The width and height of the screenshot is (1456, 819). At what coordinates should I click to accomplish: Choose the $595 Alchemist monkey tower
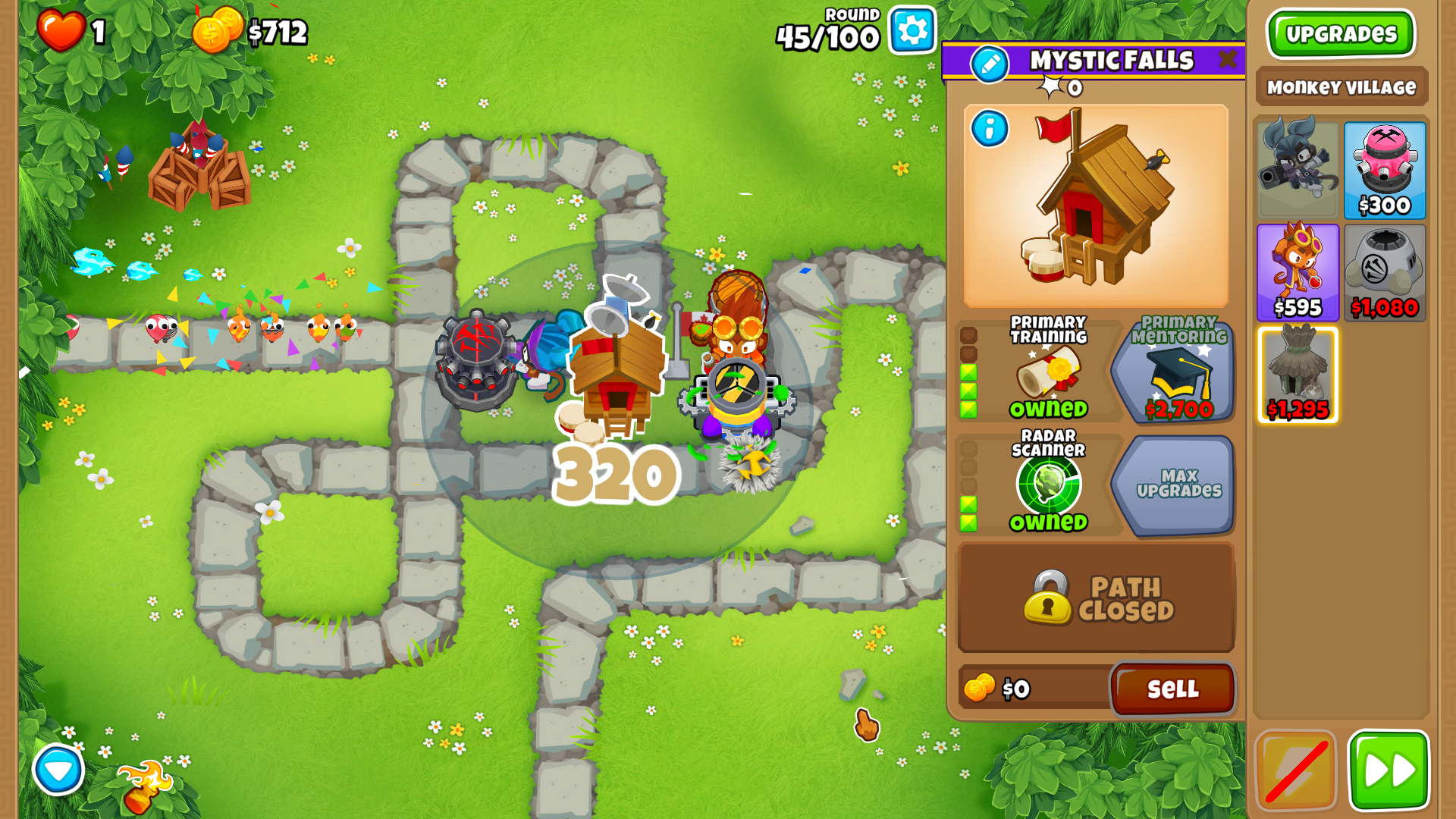tap(1298, 272)
